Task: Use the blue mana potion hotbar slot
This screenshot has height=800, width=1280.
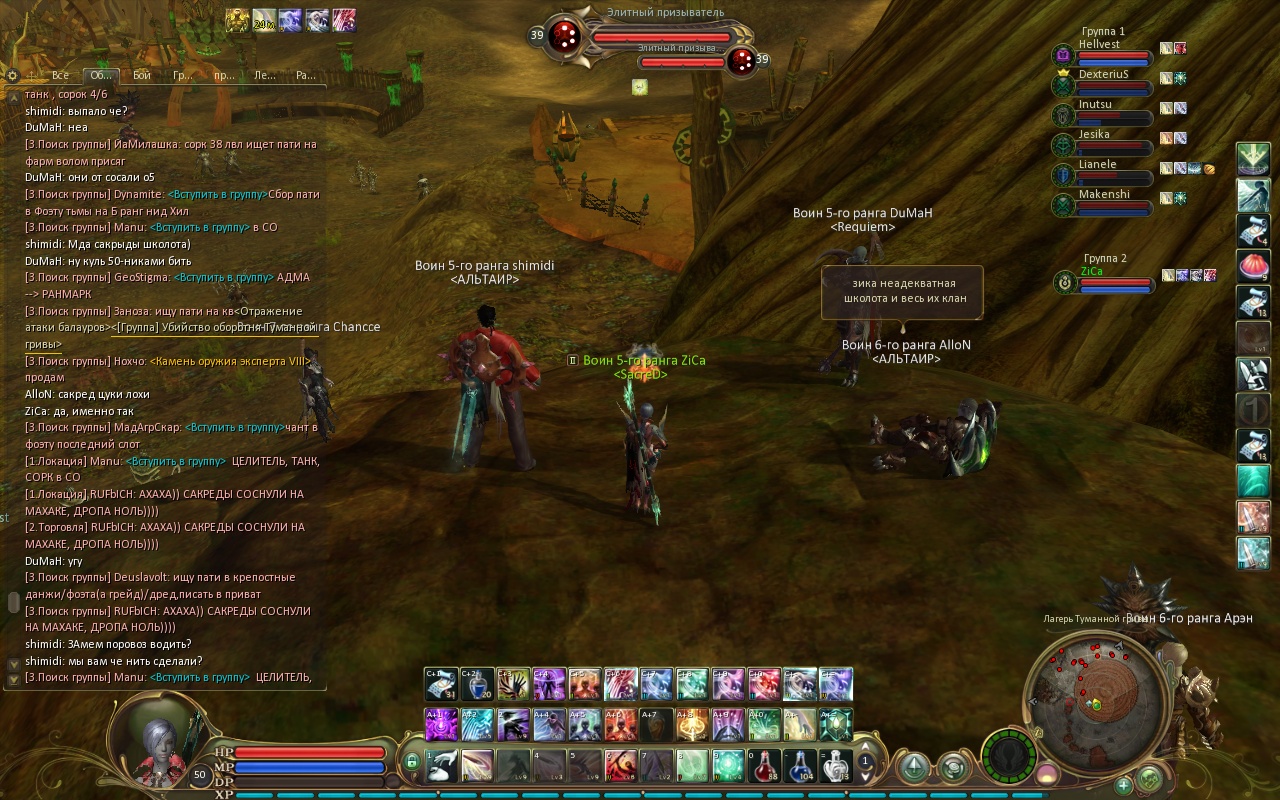Action: pos(800,765)
